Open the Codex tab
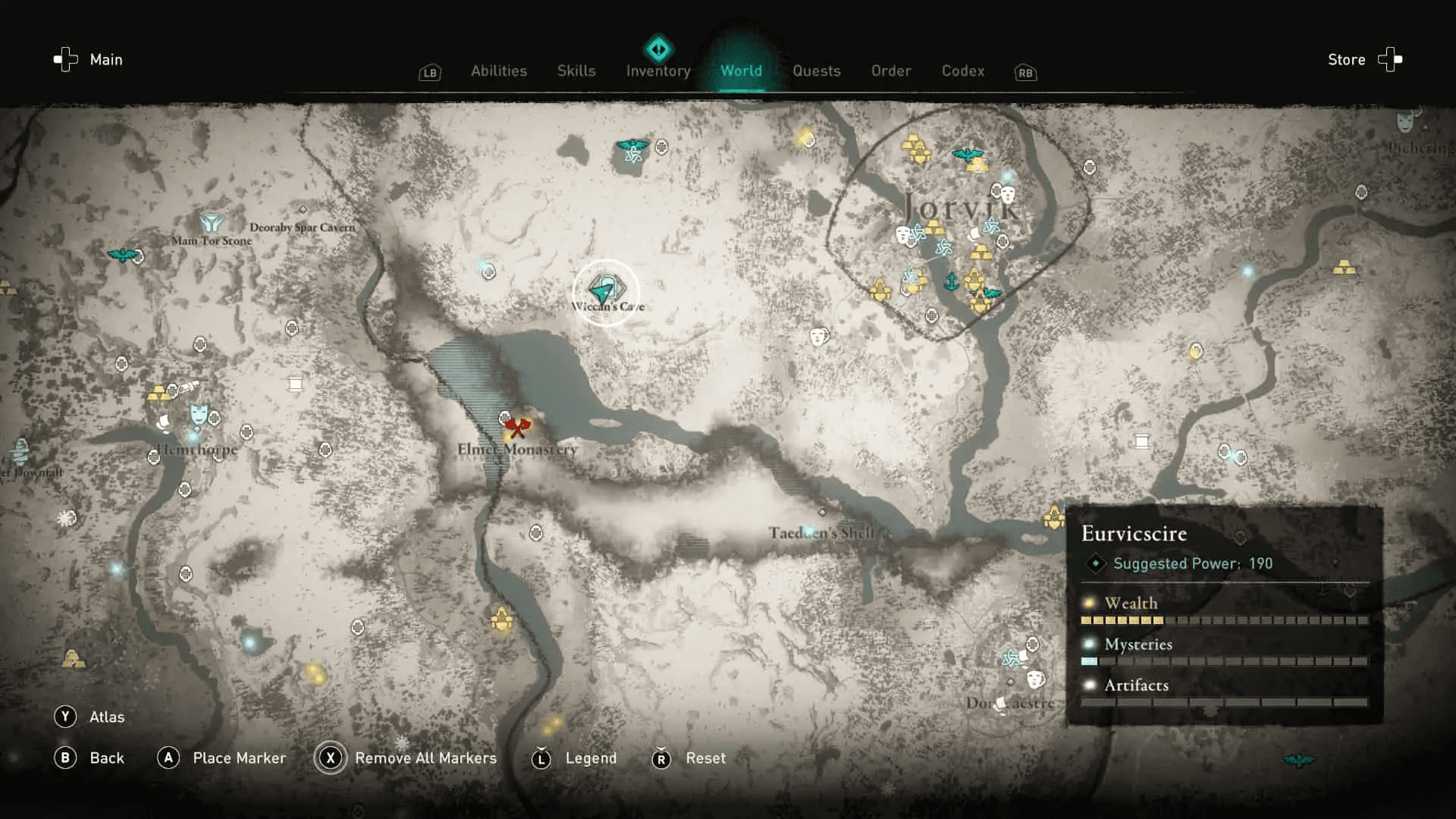The height and width of the screenshot is (819, 1456). tap(962, 71)
